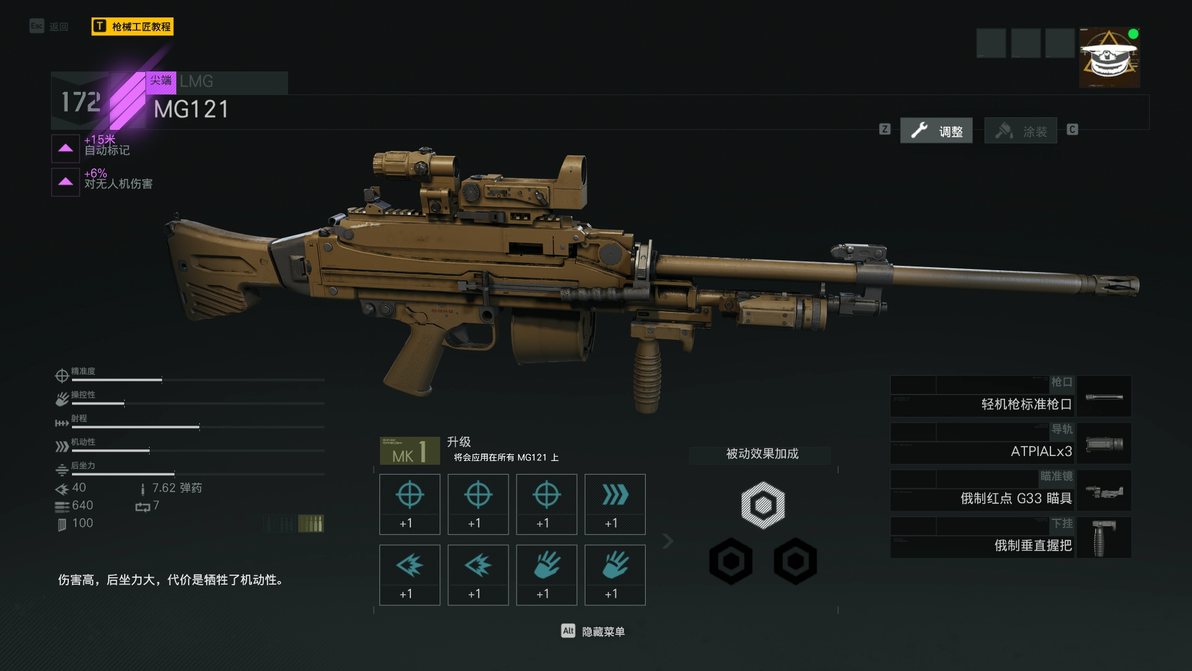This screenshot has width=1192, height=671.
Task: Select the highlighted white hexagon passive bonus
Action: (763, 505)
